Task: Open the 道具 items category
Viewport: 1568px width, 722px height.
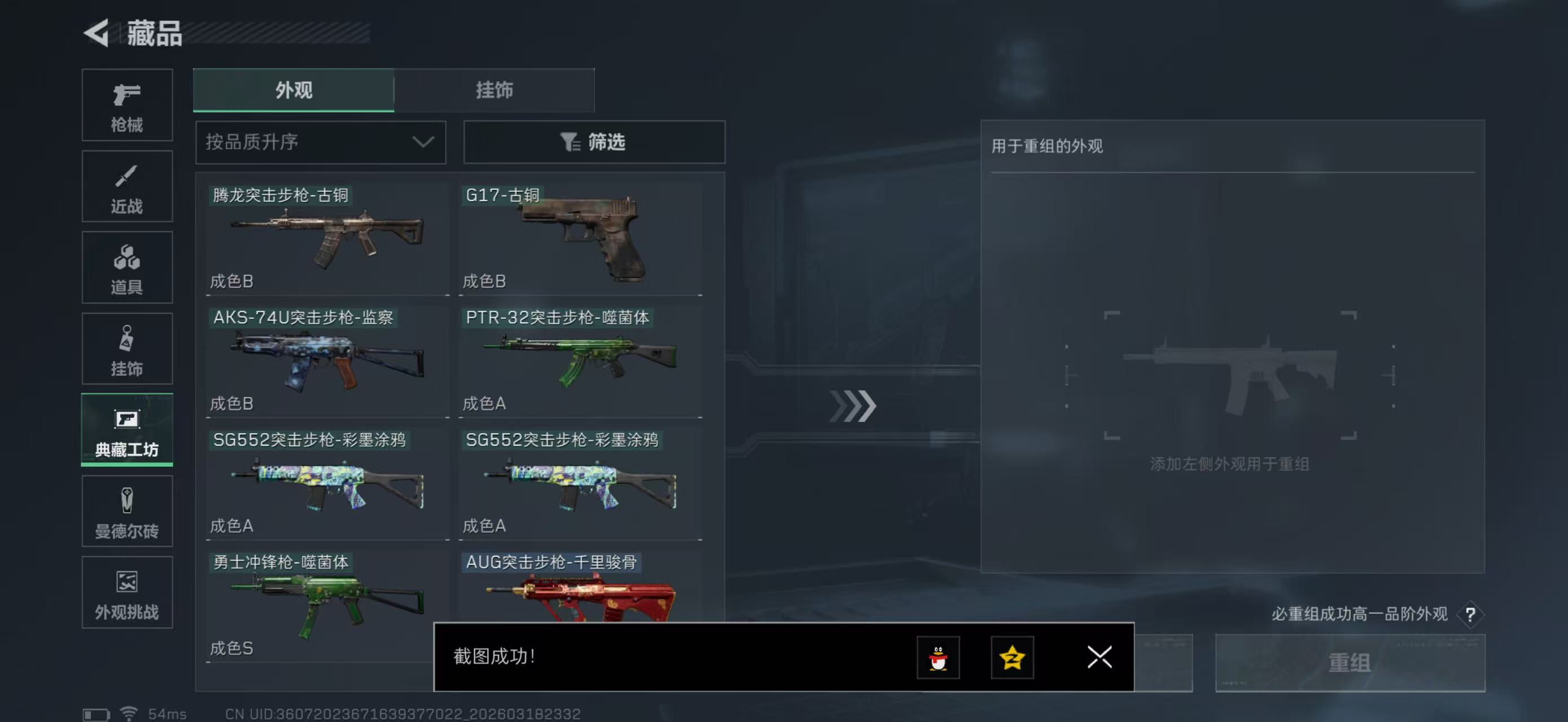Action: point(127,268)
